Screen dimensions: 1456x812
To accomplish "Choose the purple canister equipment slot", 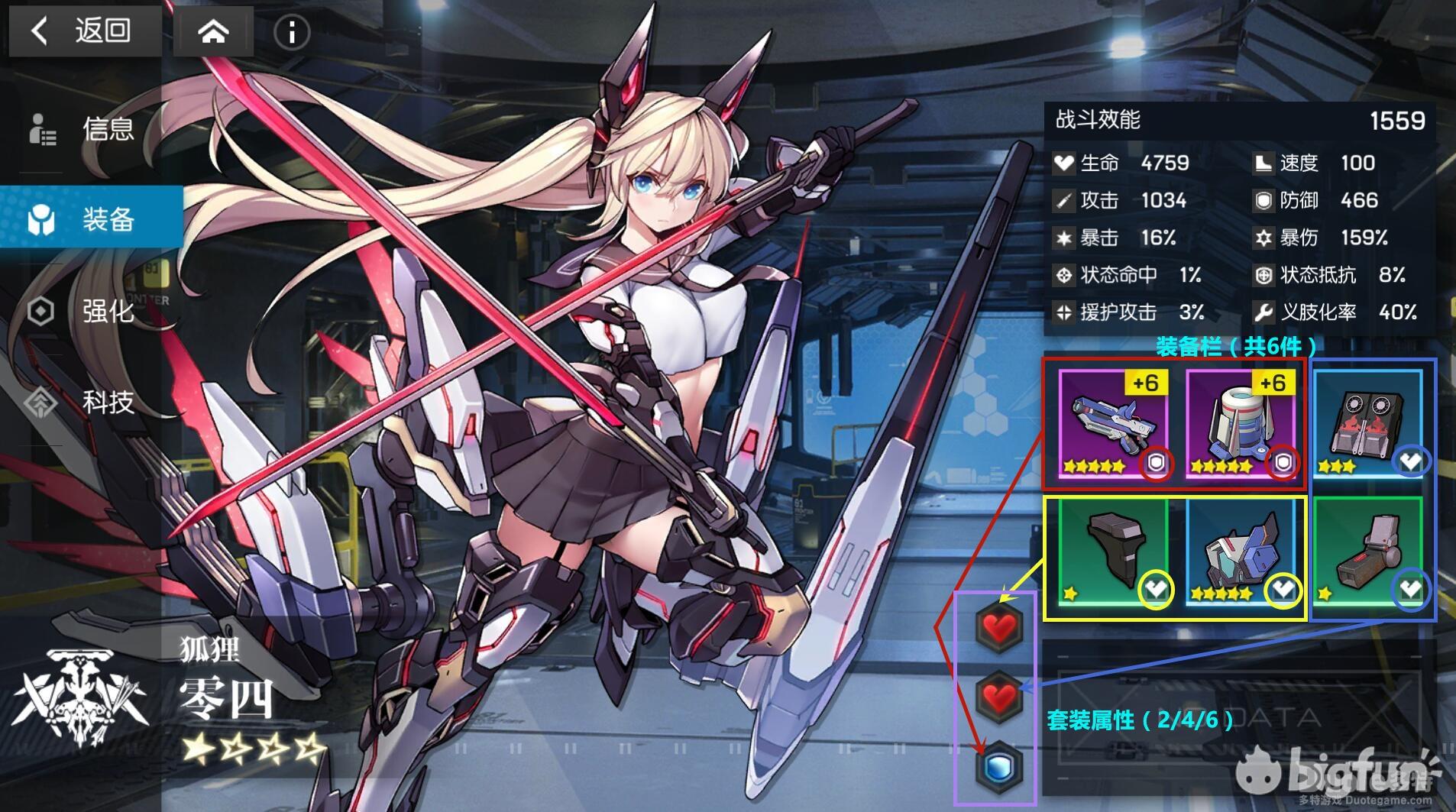I will pos(1240,424).
